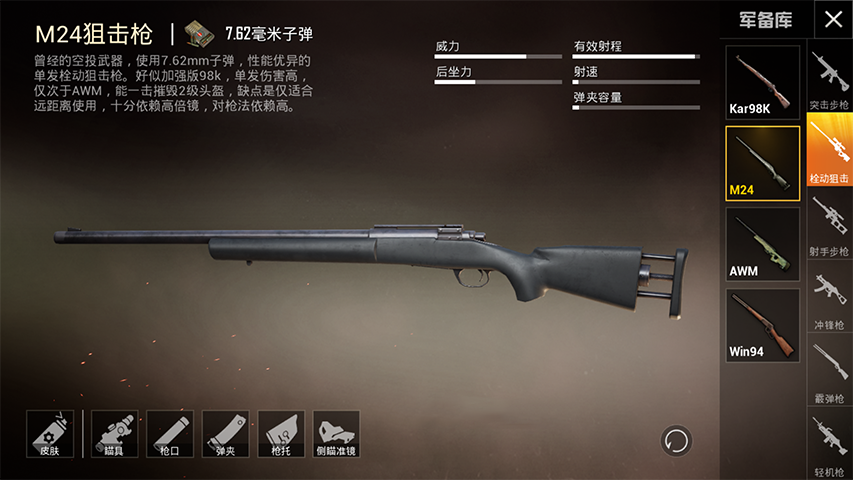Image resolution: width=854 pixels, height=480 pixels.
Task: Click the circular rotate-reset view button
Action: [676, 440]
